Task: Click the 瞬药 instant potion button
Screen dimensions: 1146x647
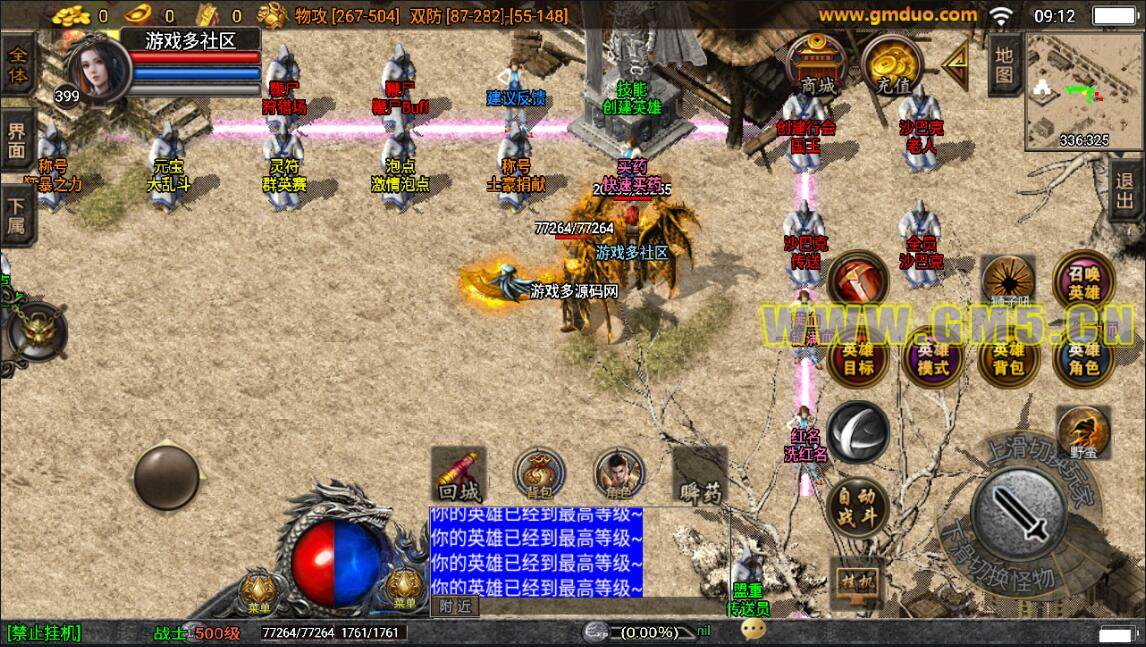Action: coord(699,475)
